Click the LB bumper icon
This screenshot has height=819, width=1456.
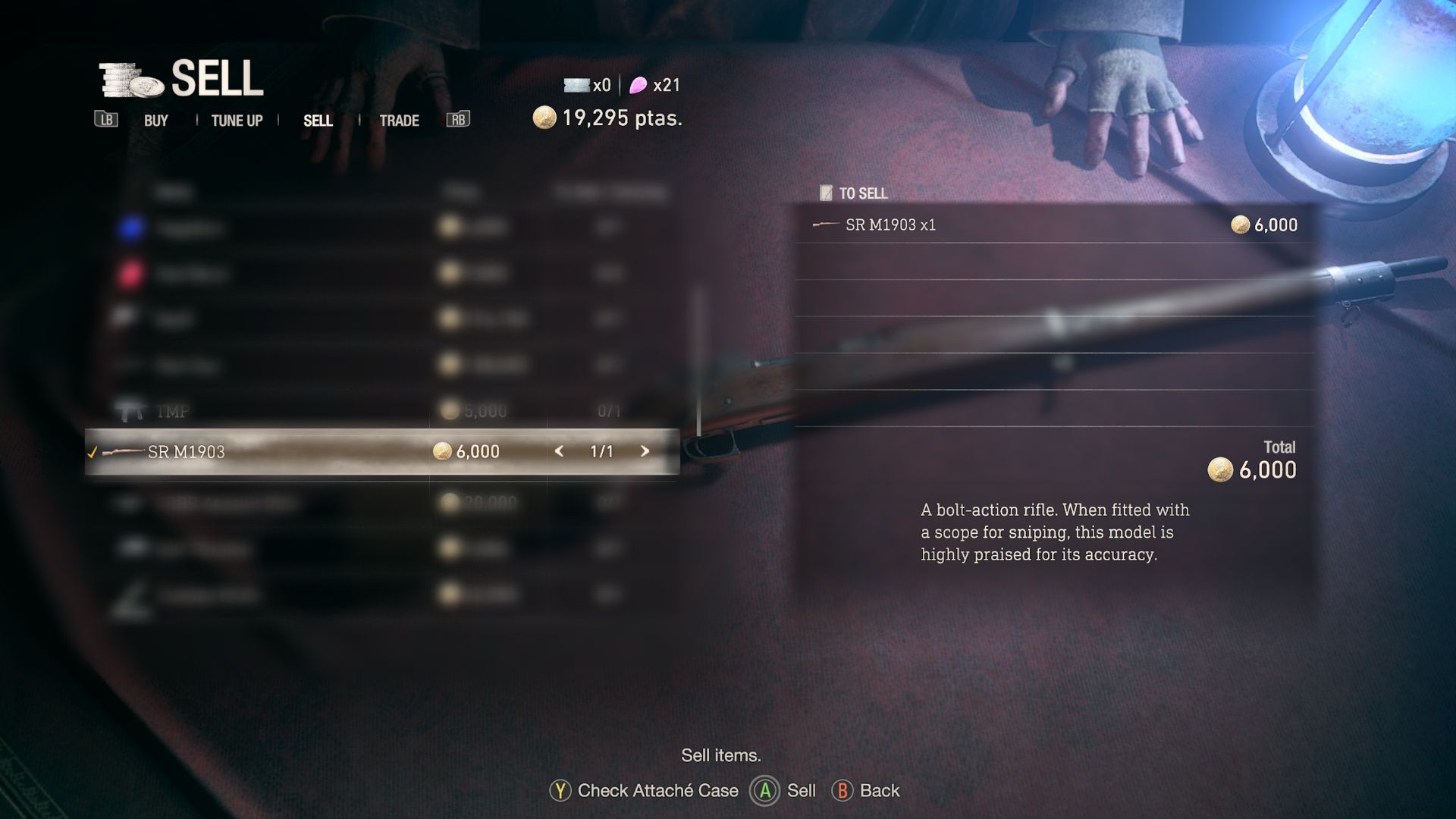tap(107, 120)
